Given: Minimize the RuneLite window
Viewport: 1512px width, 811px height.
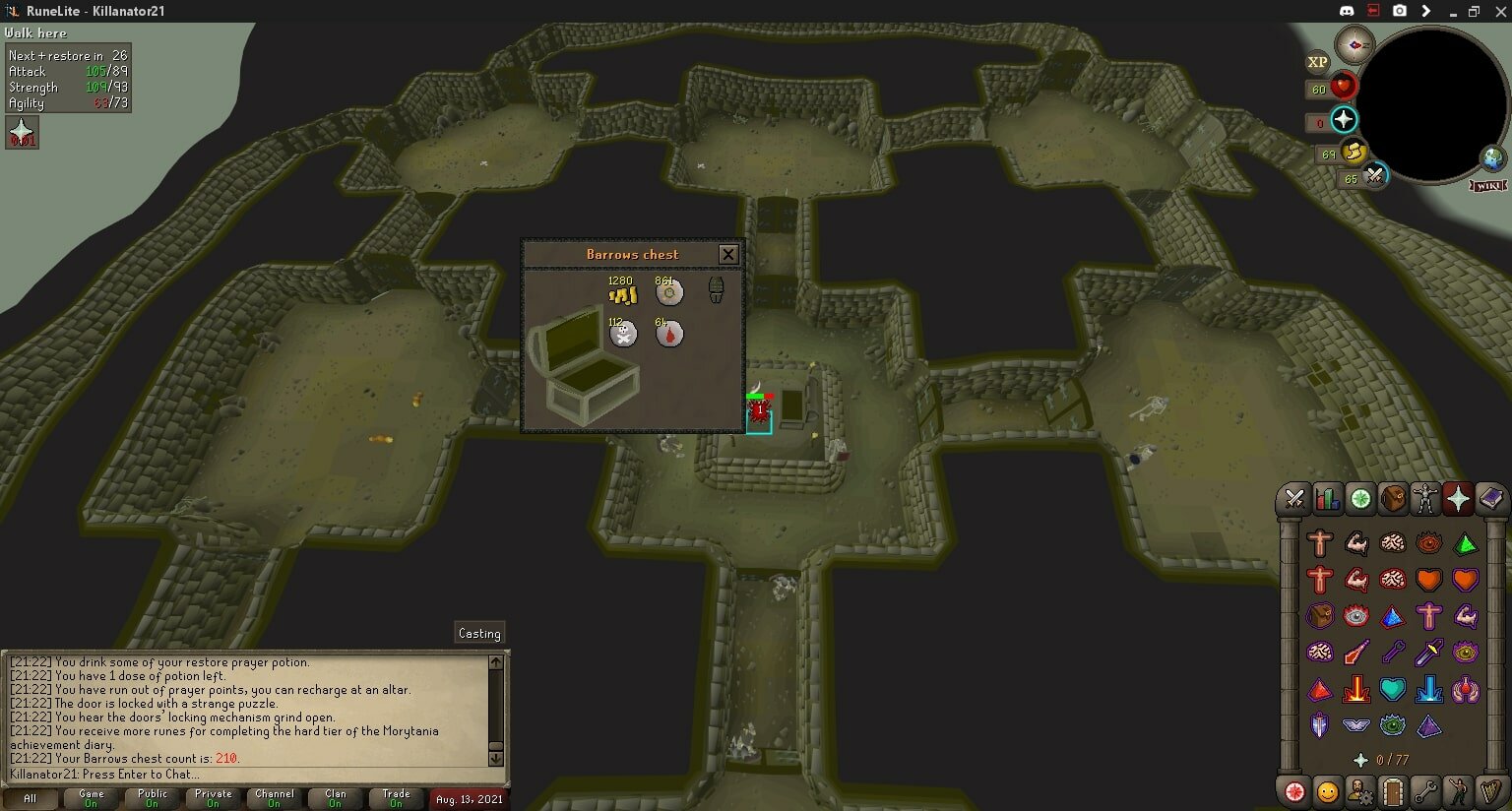Looking at the screenshot, I should click(x=1450, y=11).
